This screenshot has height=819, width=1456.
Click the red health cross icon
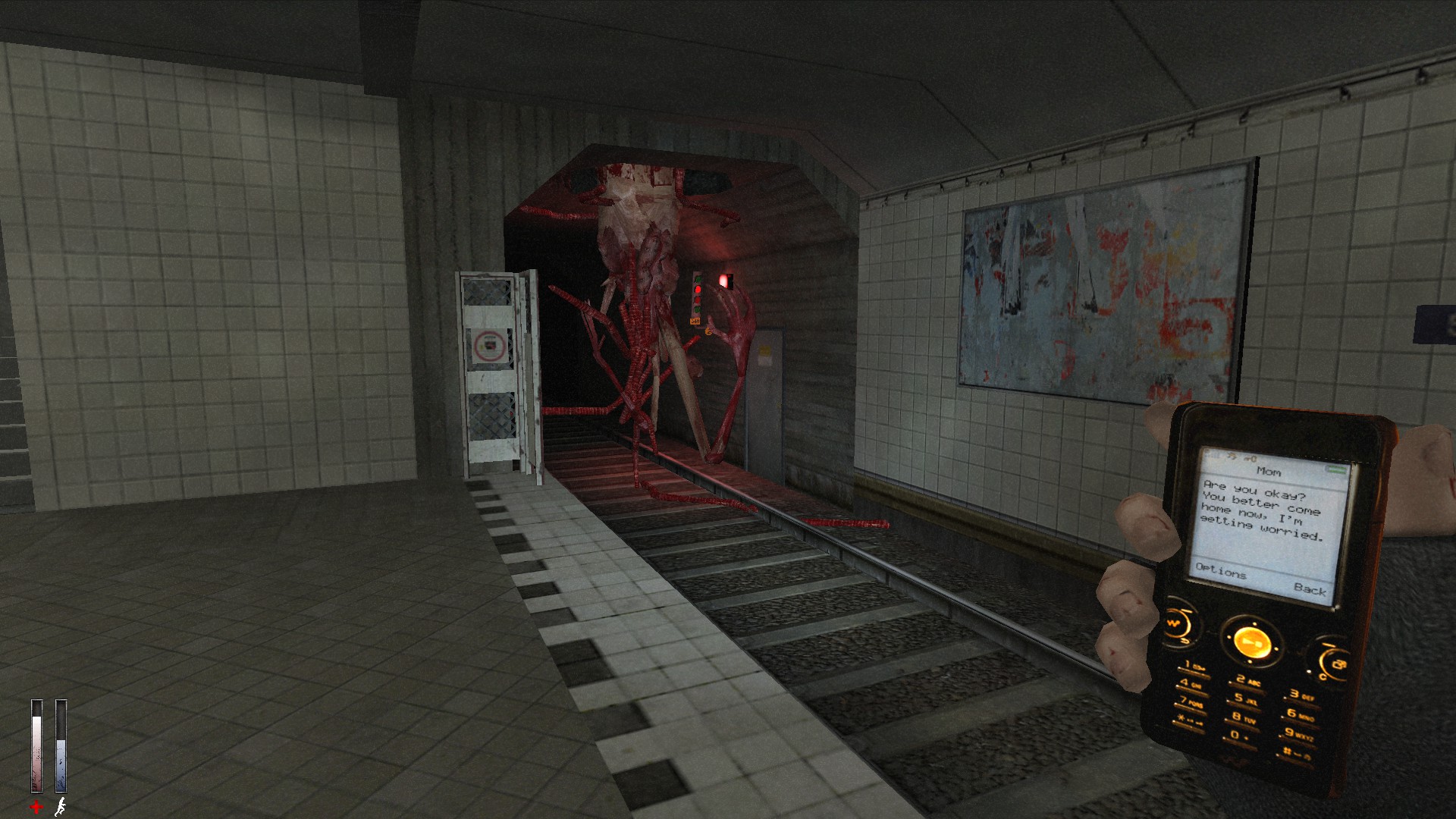click(x=36, y=805)
